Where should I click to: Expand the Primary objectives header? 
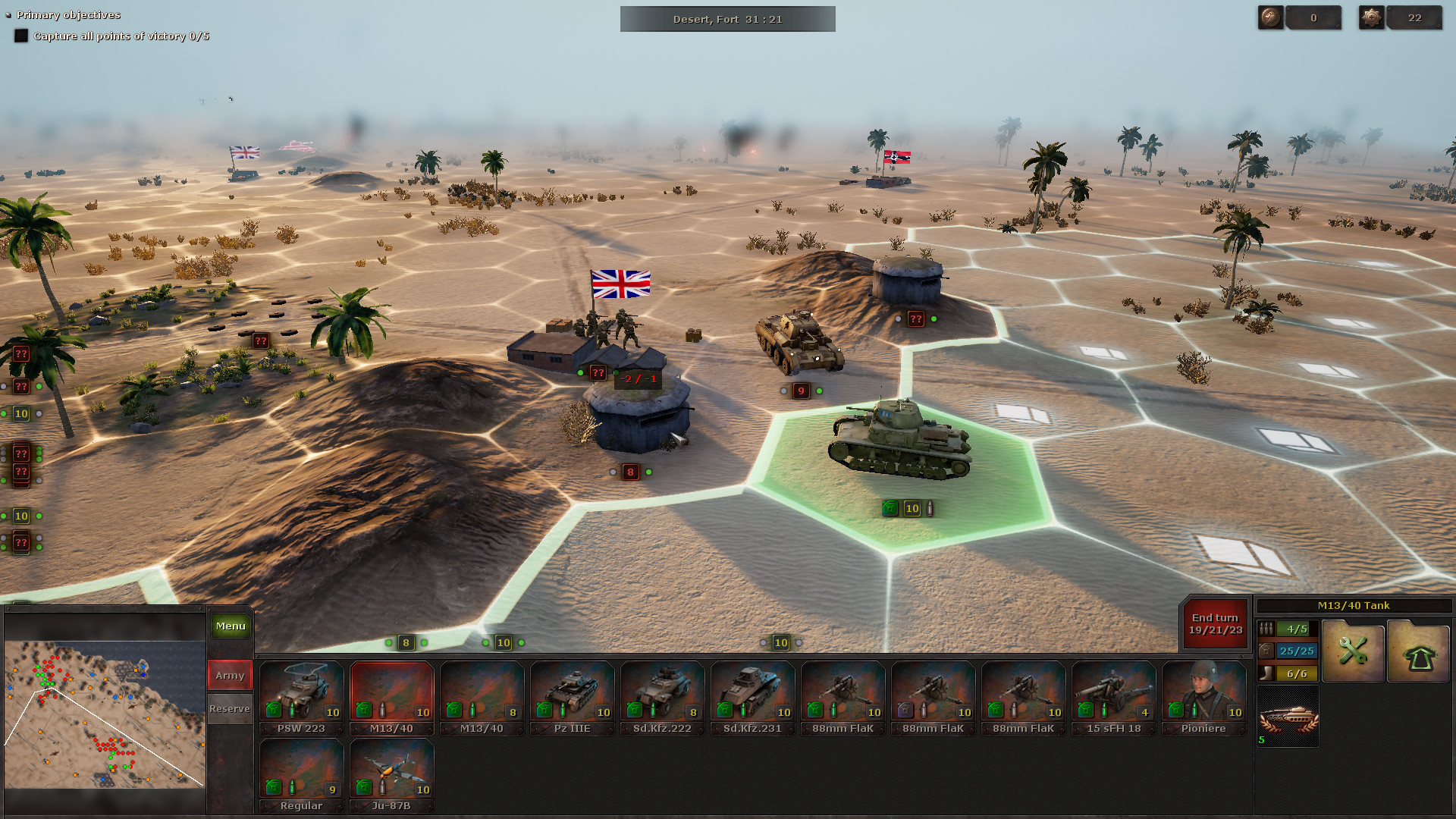click(x=68, y=14)
